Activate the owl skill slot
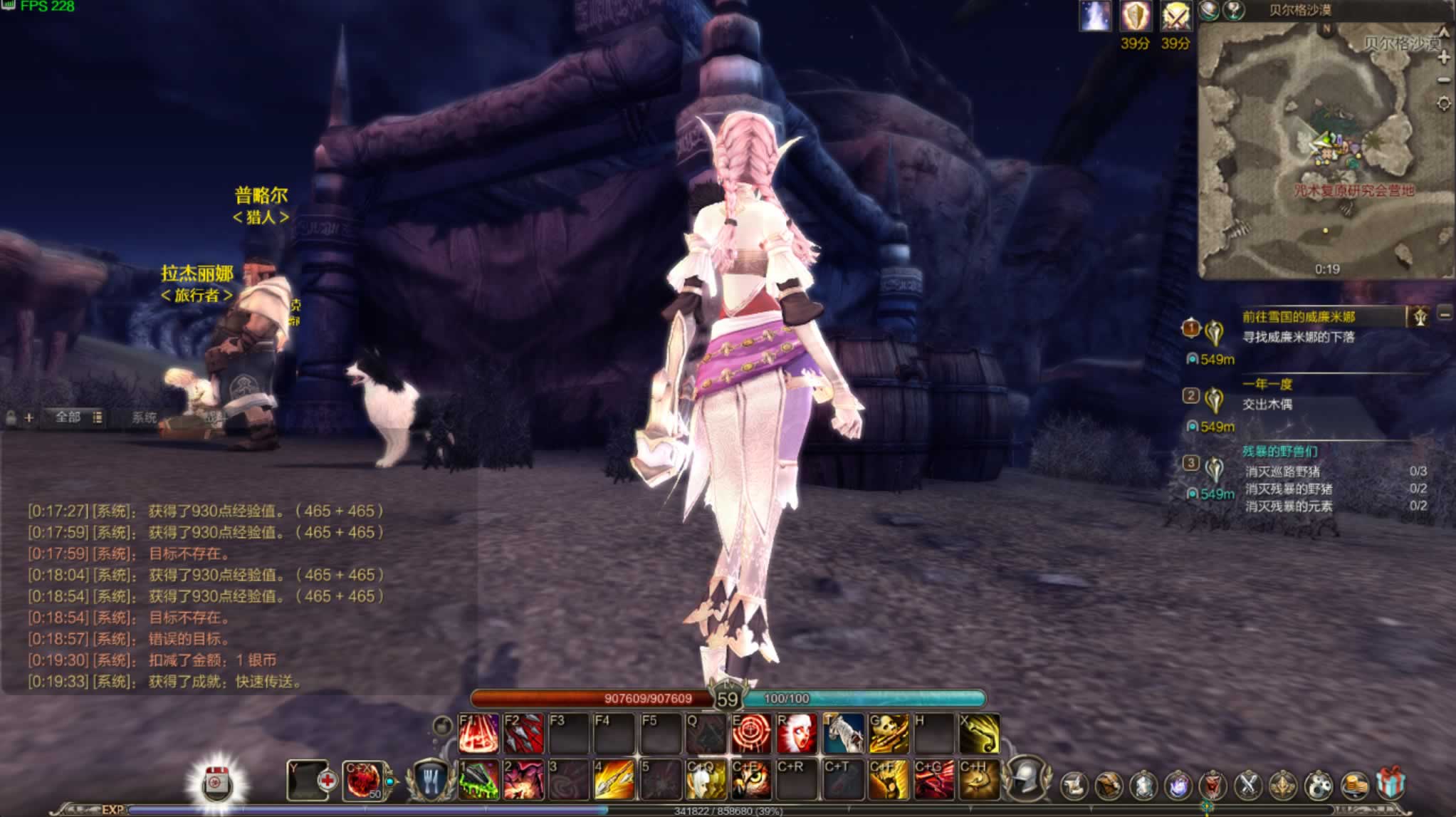This screenshot has width=1456, height=817. [x=751, y=780]
